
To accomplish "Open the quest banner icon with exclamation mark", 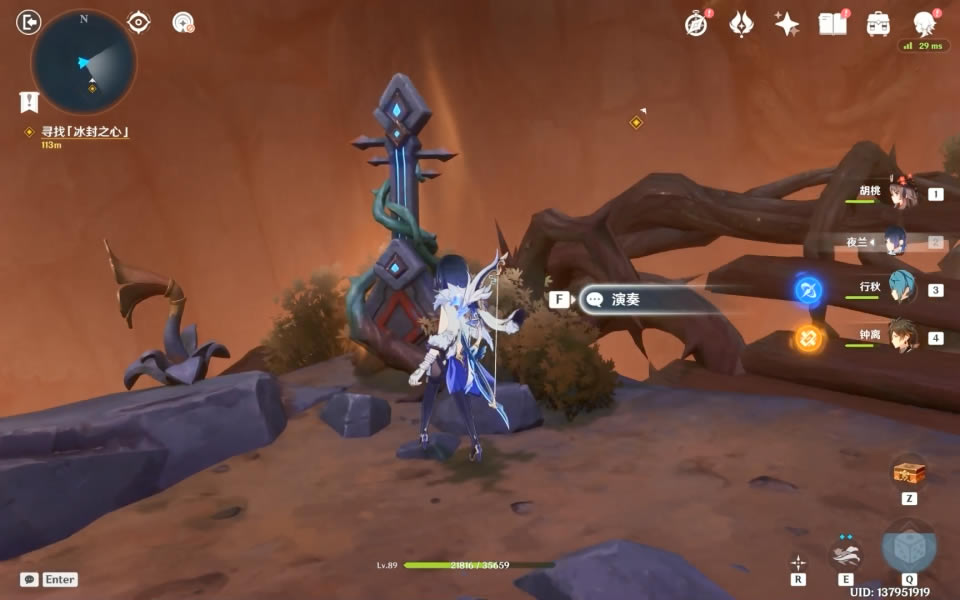I will [29, 101].
